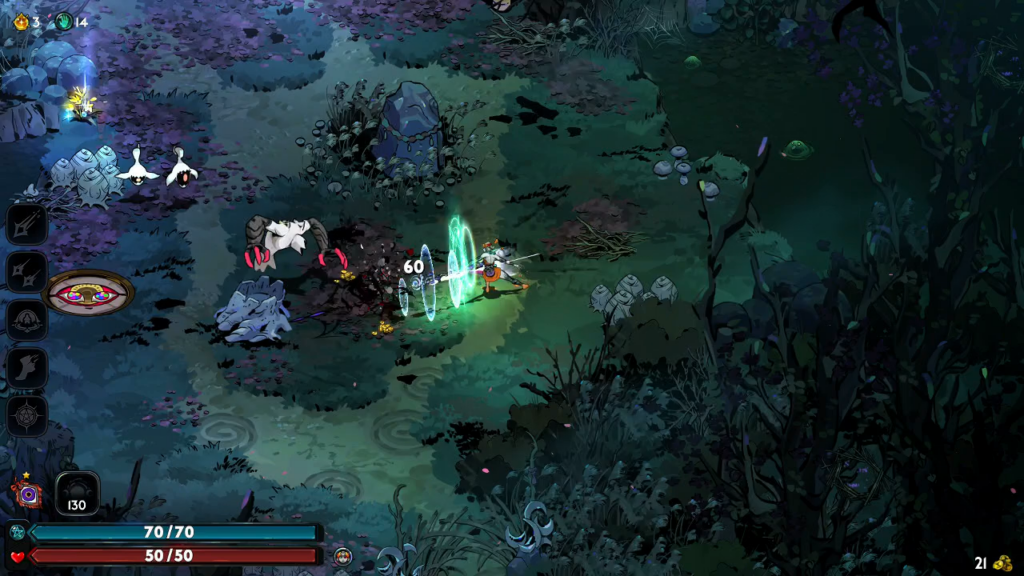Select the Special boon slot with twin blades

[27, 271]
